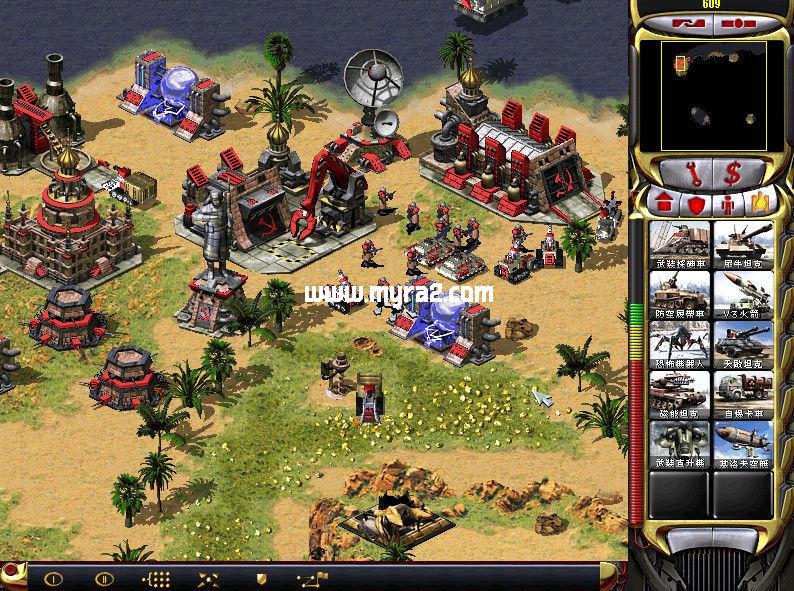Activate the sell dollar-sign button
The width and height of the screenshot is (794, 591).
(733, 172)
